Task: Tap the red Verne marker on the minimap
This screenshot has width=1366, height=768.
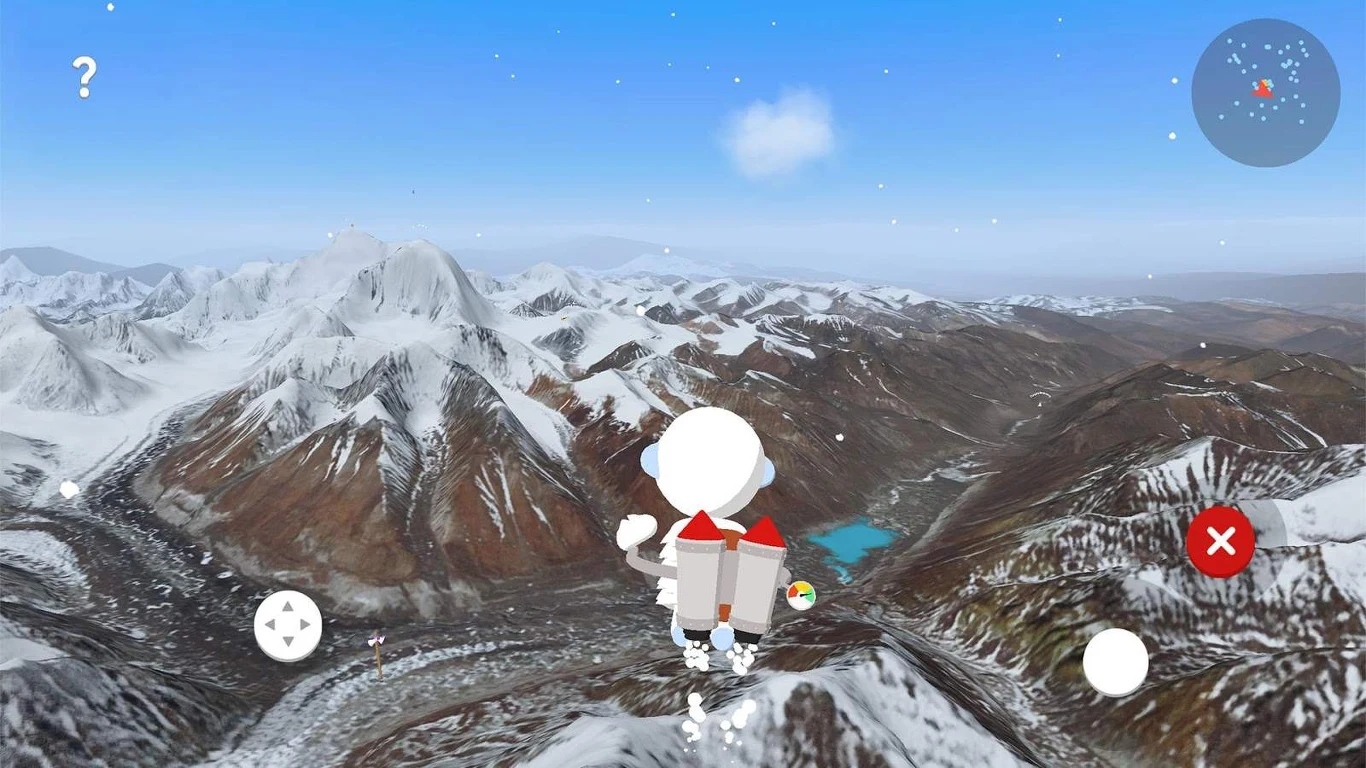Action: (x=1263, y=89)
